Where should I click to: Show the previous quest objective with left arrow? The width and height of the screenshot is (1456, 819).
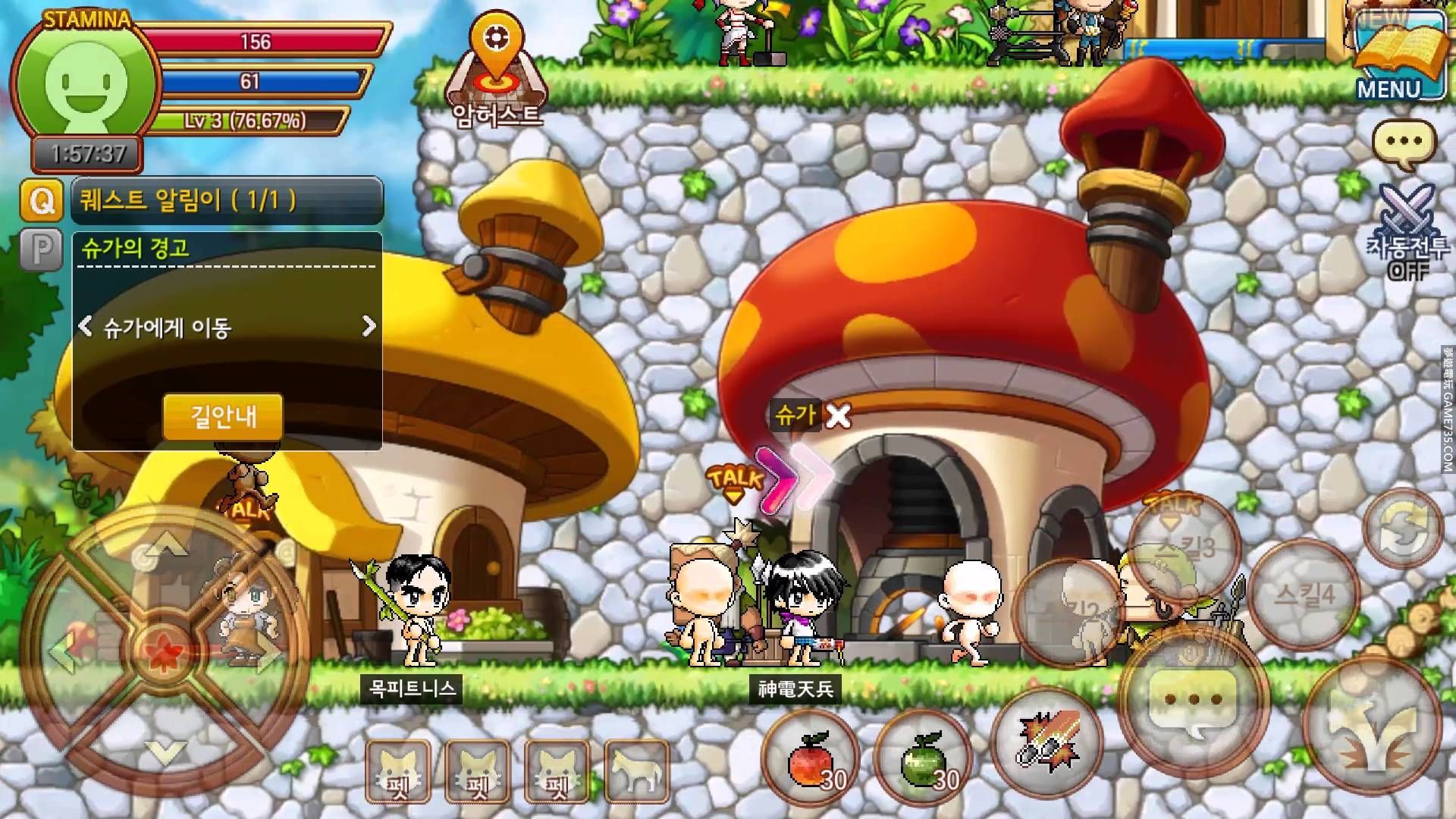point(86,327)
